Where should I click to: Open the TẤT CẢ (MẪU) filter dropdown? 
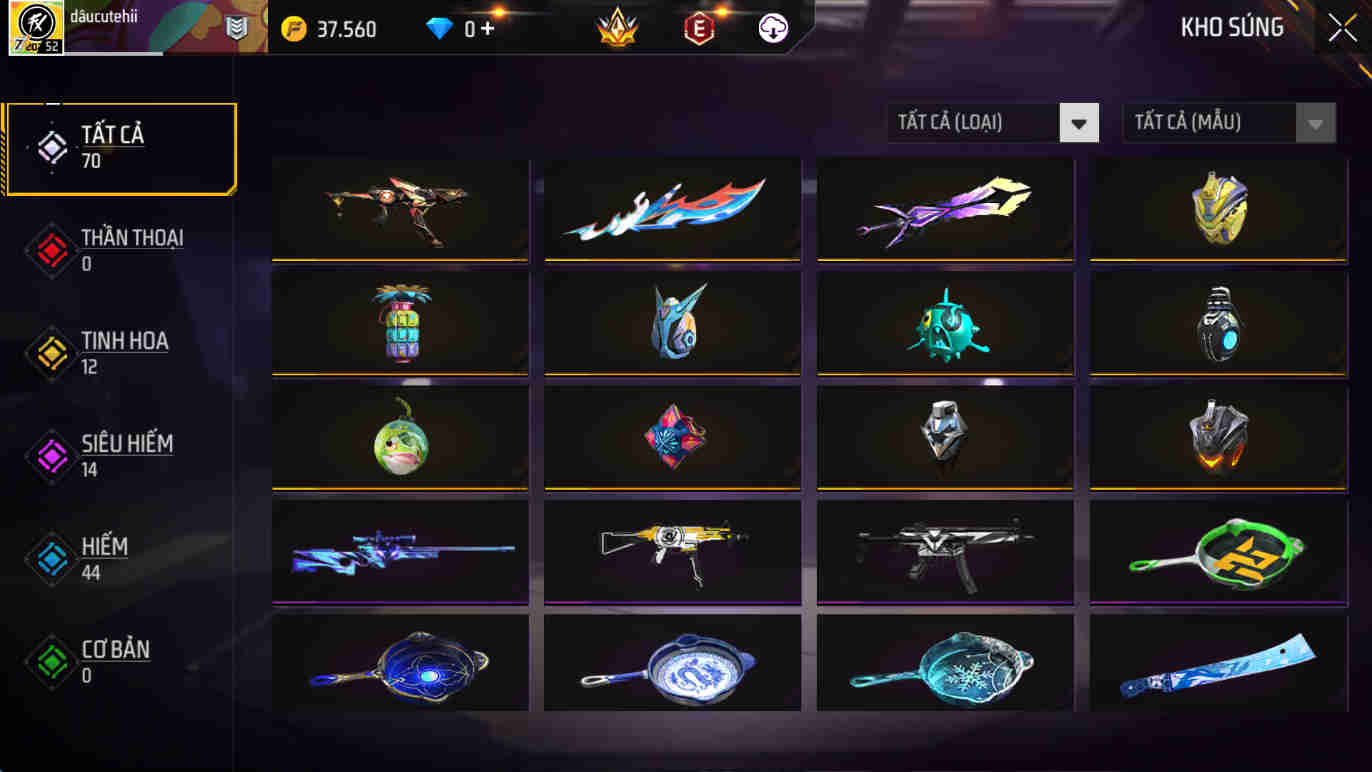pos(1210,122)
